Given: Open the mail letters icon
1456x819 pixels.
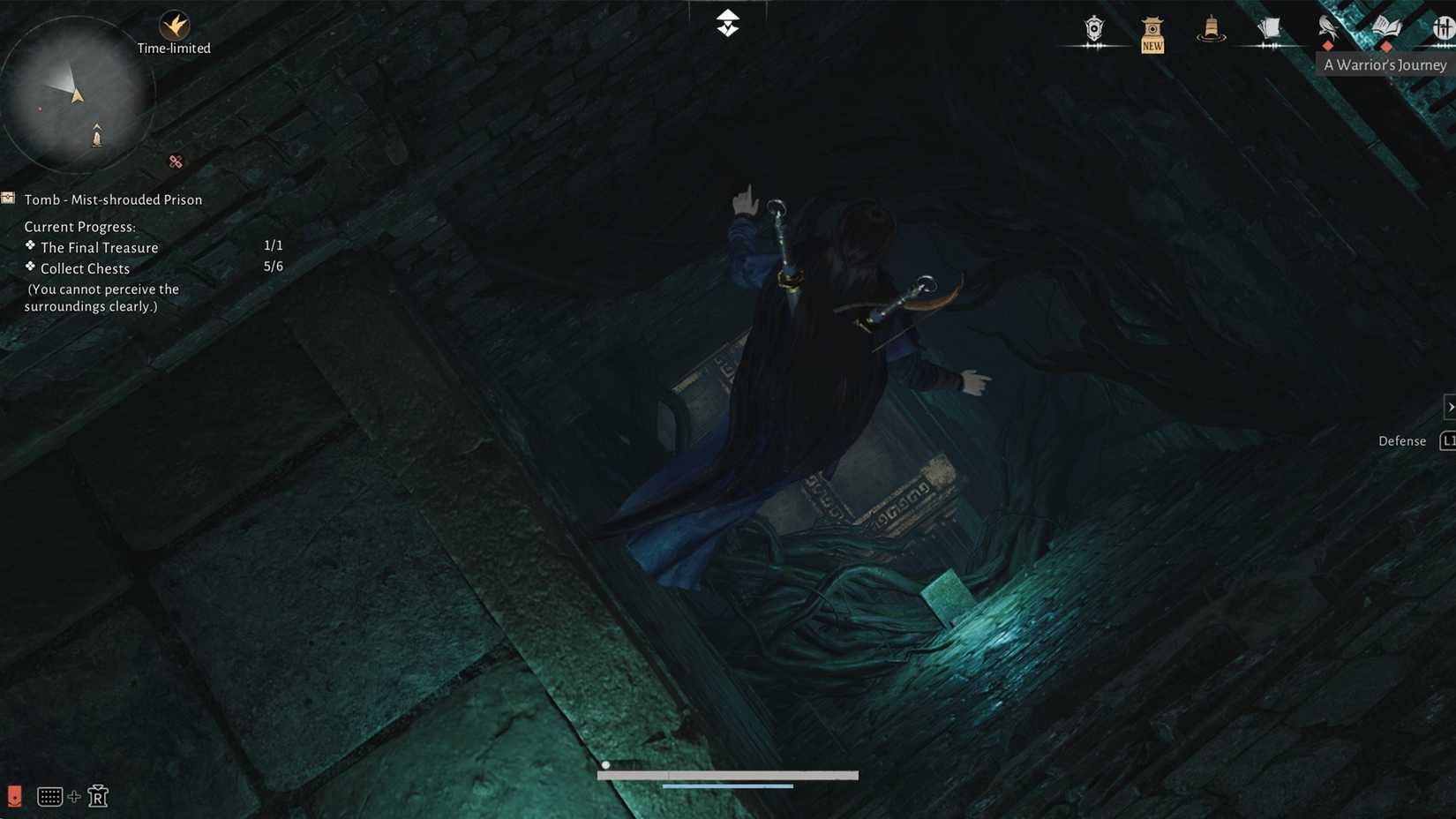Looking at the screenshot, I should pos(1269,28).
